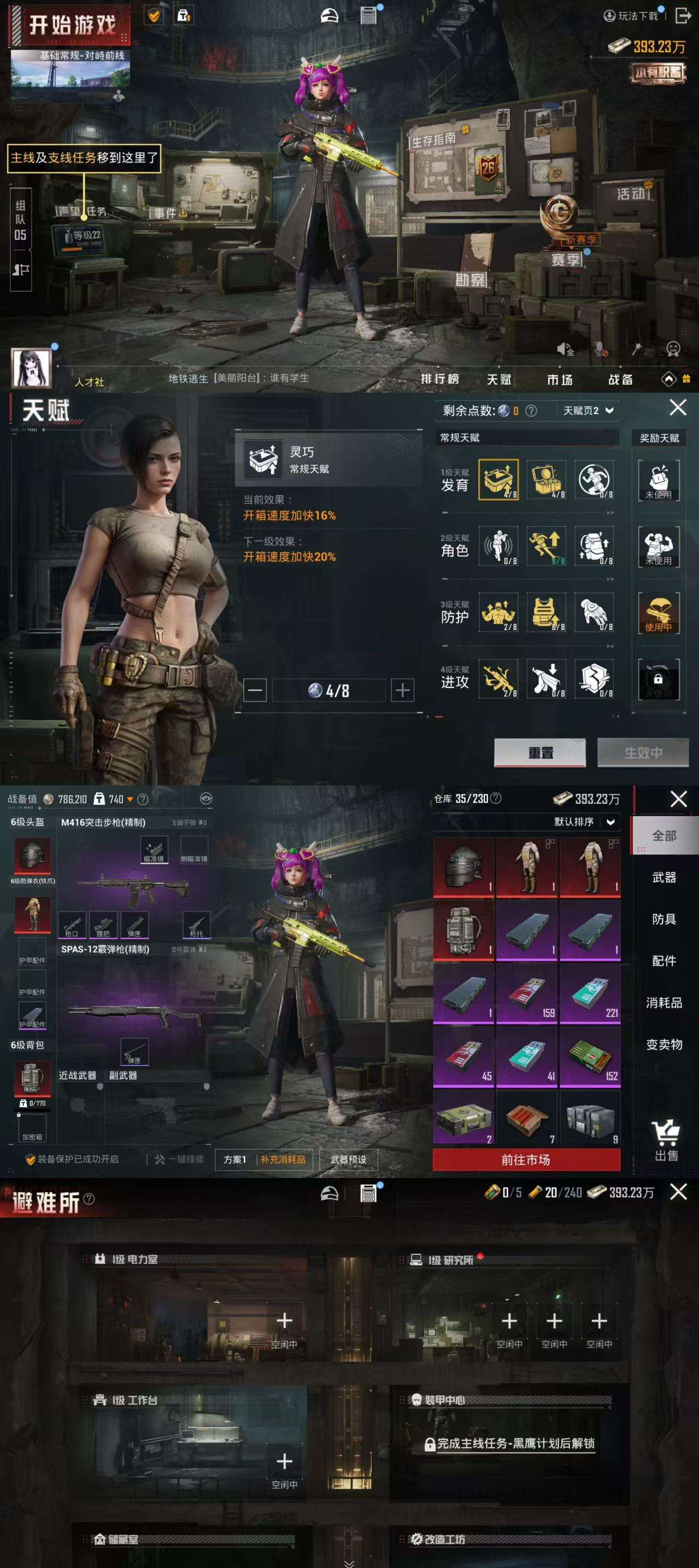Go to market via 前往市场 button
The image size is (699, 1568).
click(x=526, y=1159)
